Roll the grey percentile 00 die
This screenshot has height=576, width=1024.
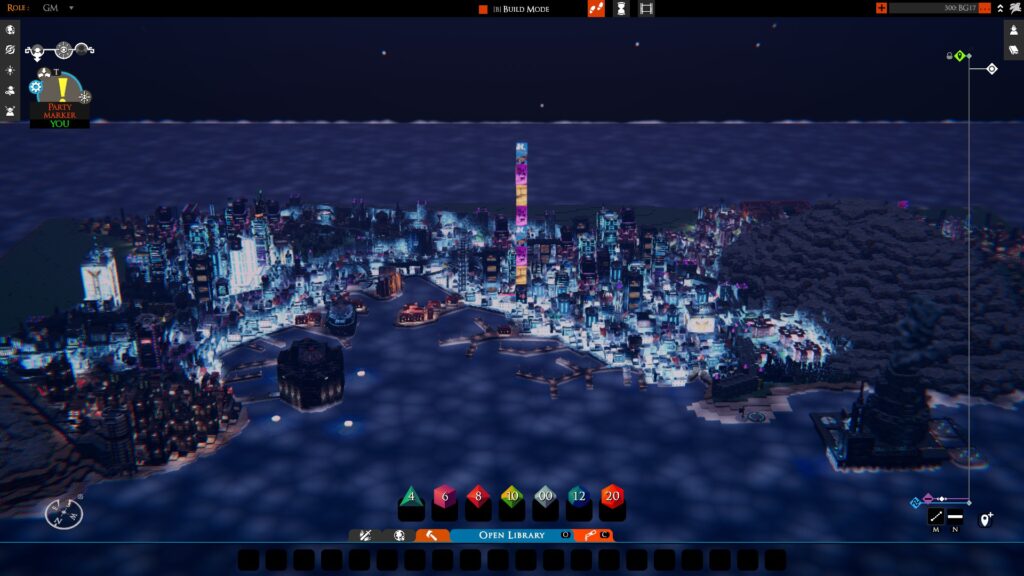tap(546, 496)
